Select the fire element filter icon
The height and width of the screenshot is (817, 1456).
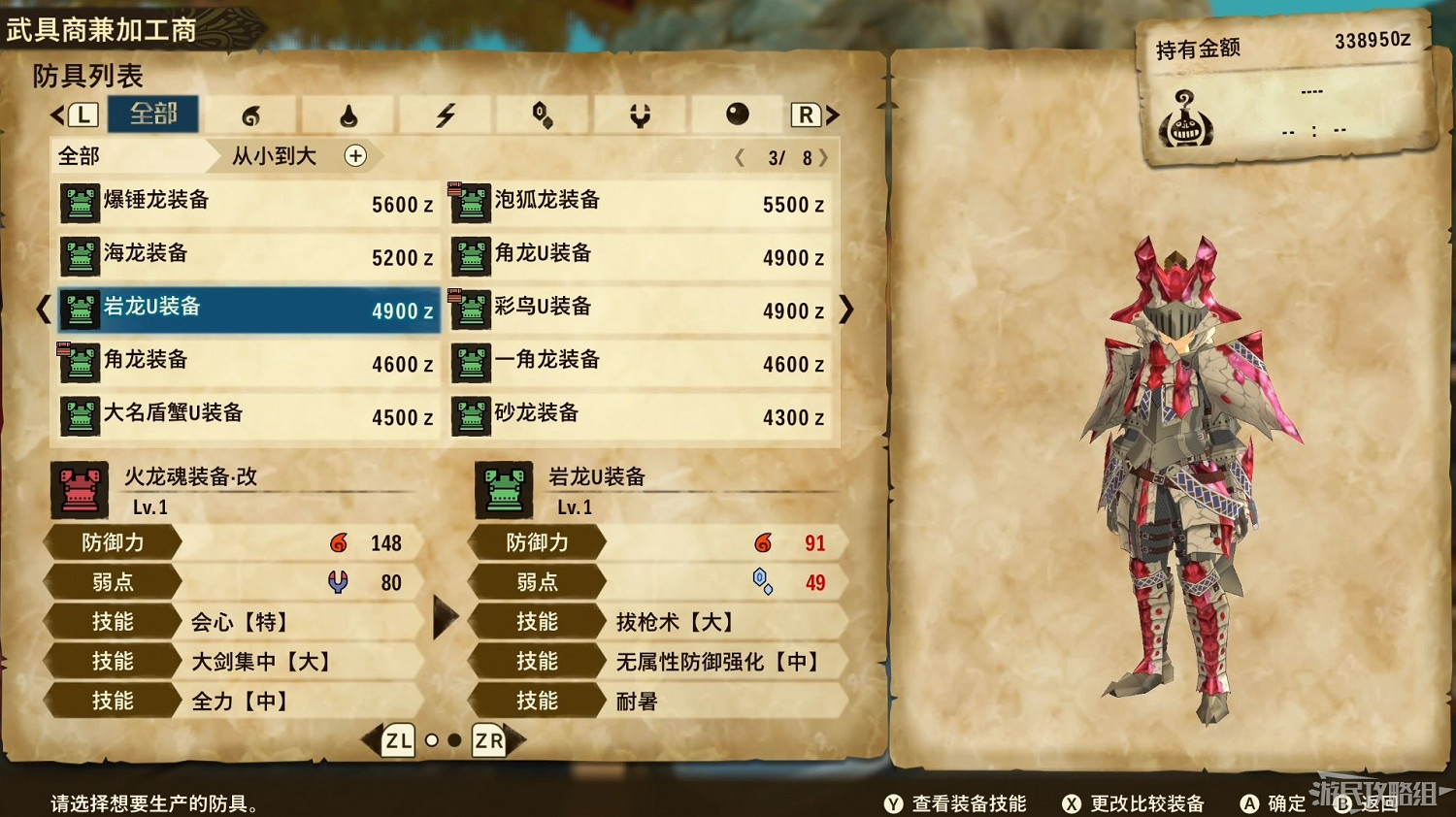click(x=250, y=114)
